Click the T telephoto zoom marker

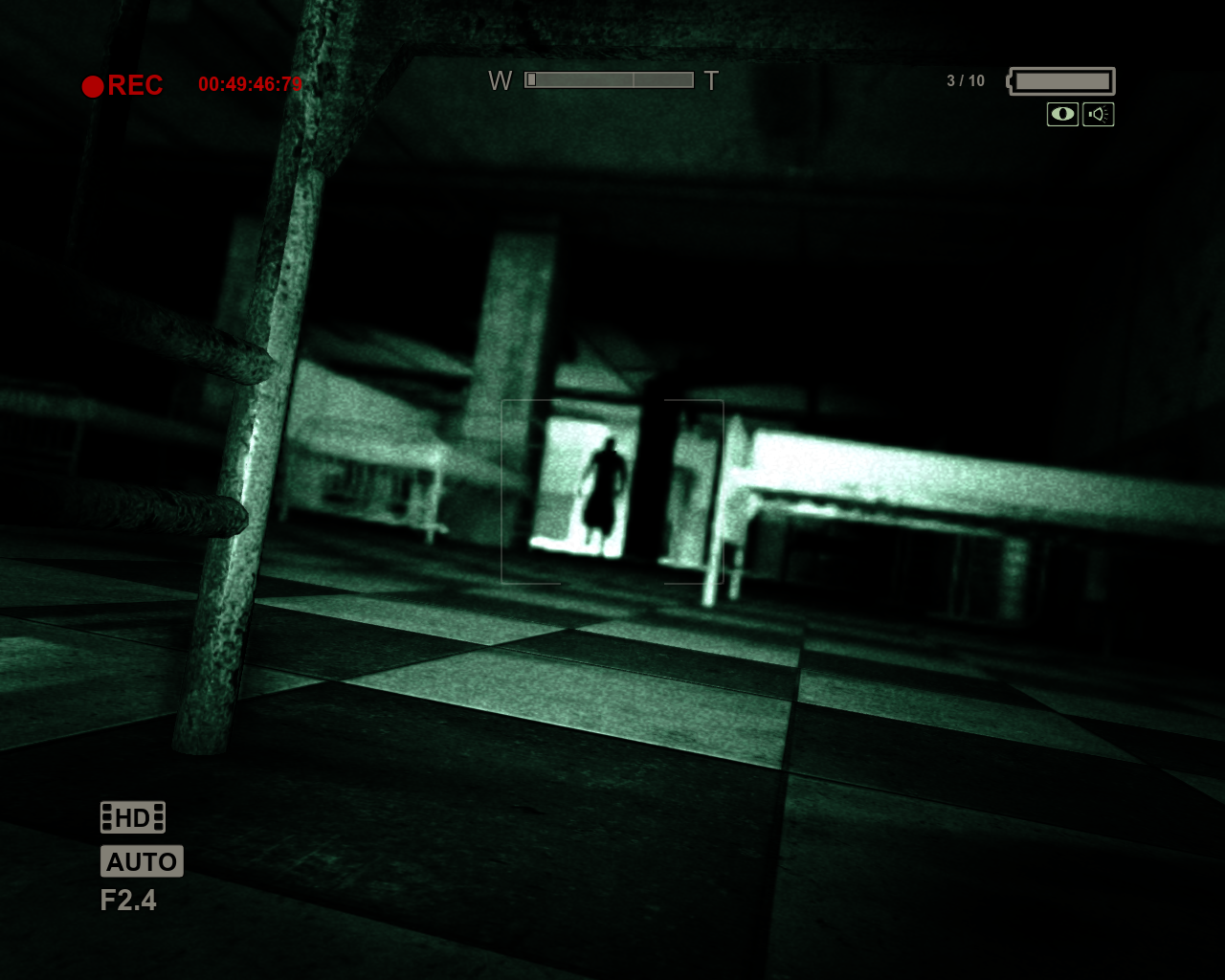coord(711,80)
